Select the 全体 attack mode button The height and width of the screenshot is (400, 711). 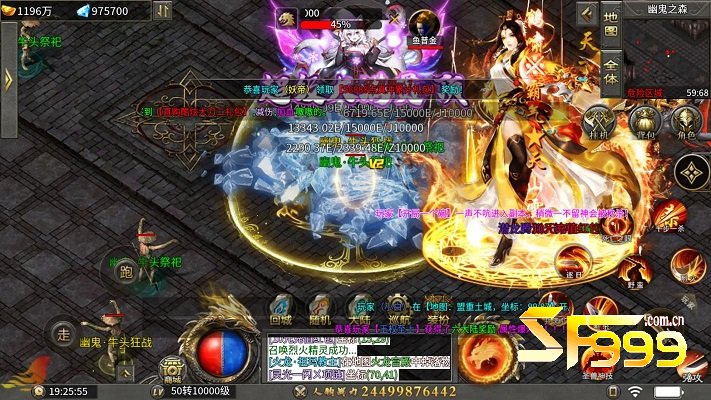612,71
